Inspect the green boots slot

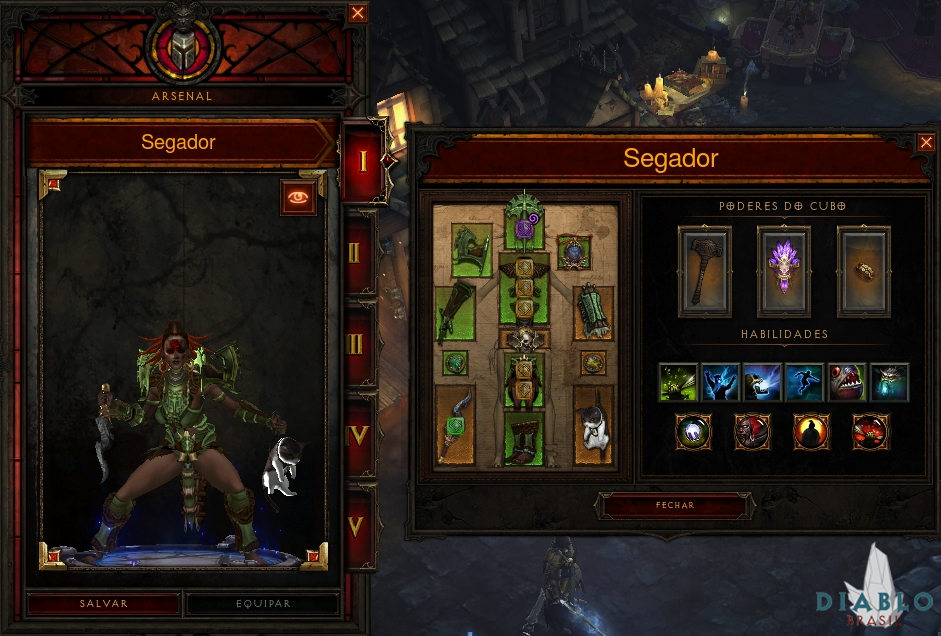click(x=524, y=438)
